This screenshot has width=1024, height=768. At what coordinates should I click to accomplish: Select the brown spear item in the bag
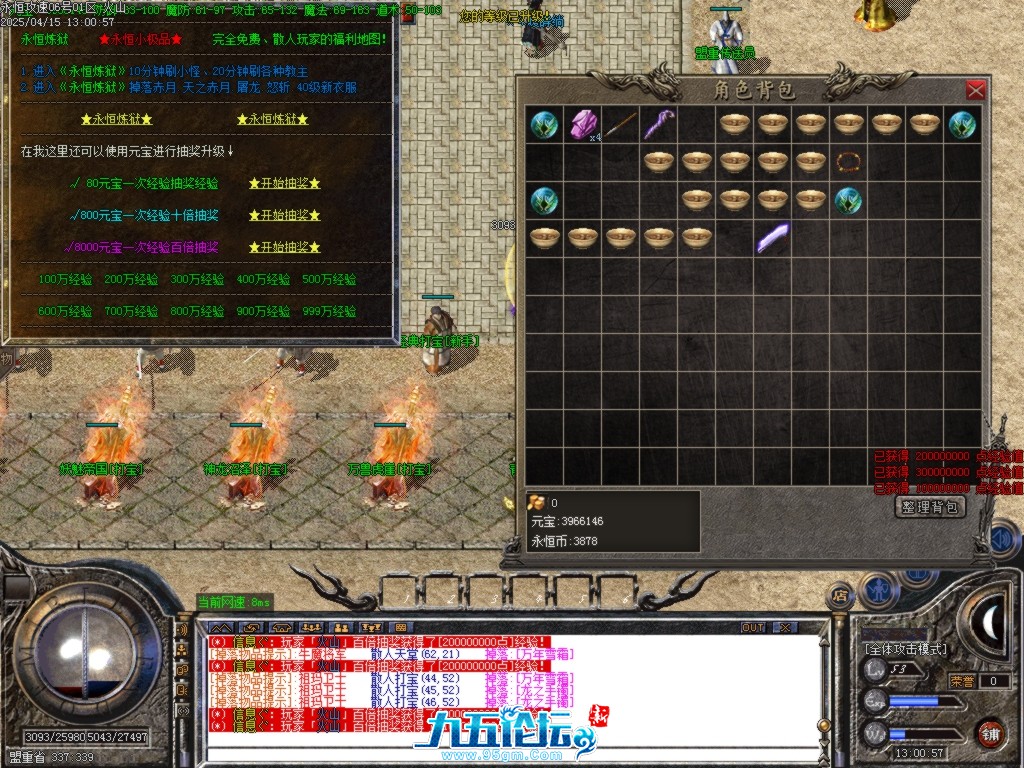[620, 125]
